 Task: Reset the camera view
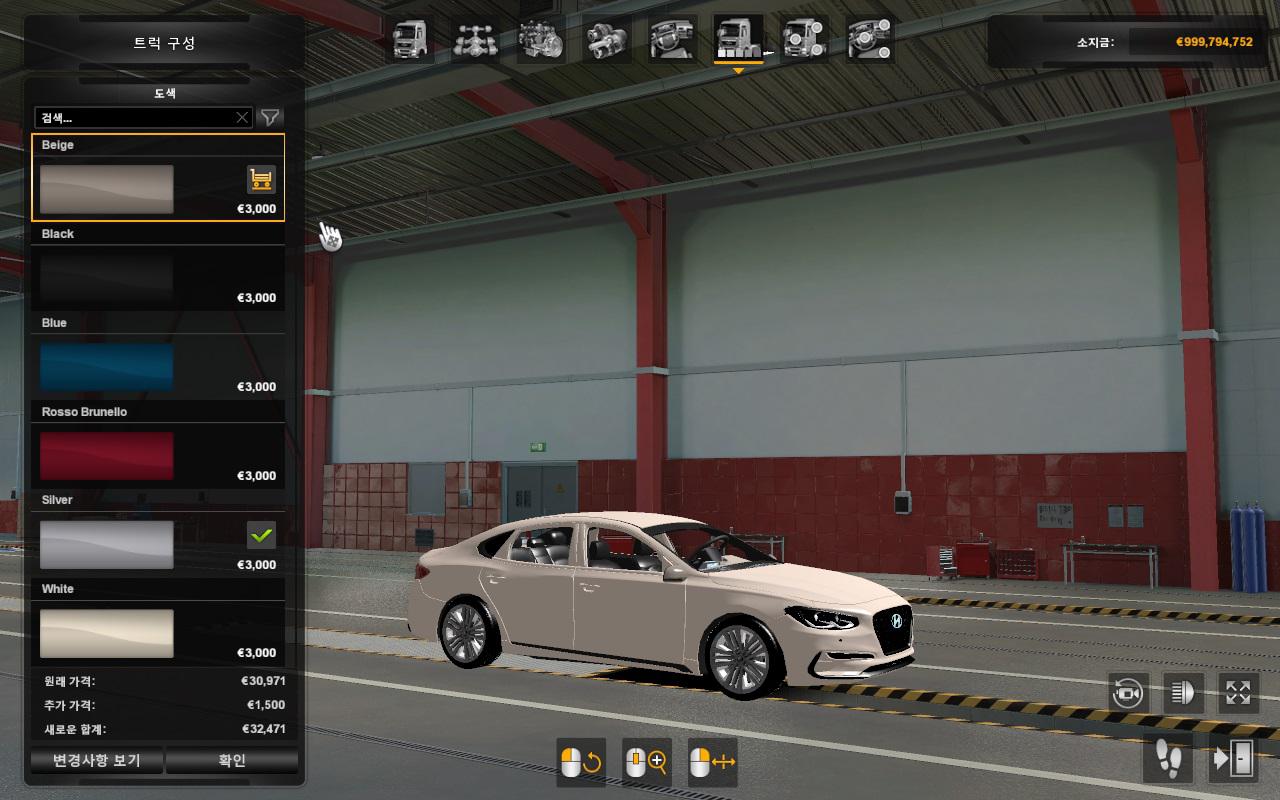coord(1128,693)
